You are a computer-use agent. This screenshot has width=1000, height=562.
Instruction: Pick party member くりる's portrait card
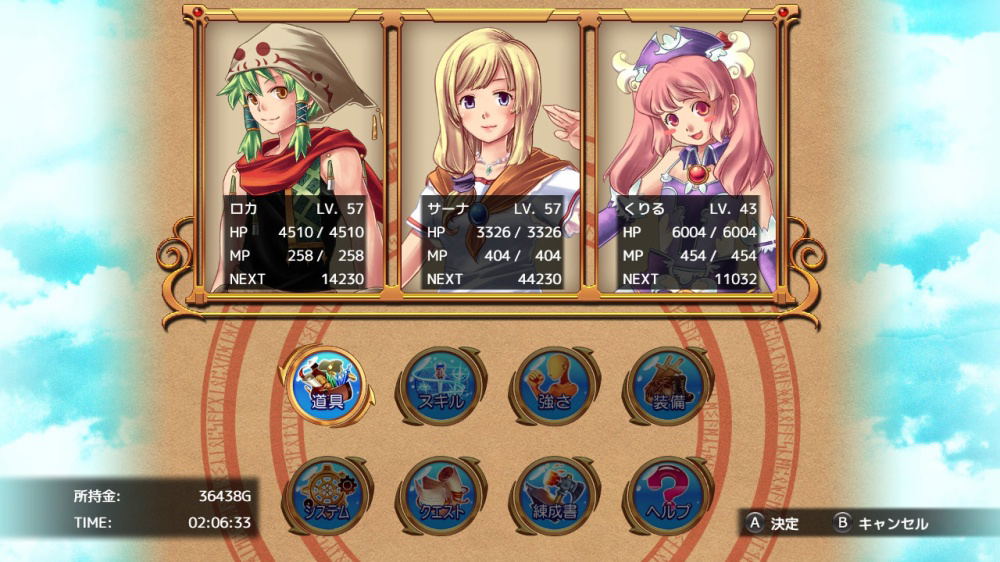coord(687,157)
